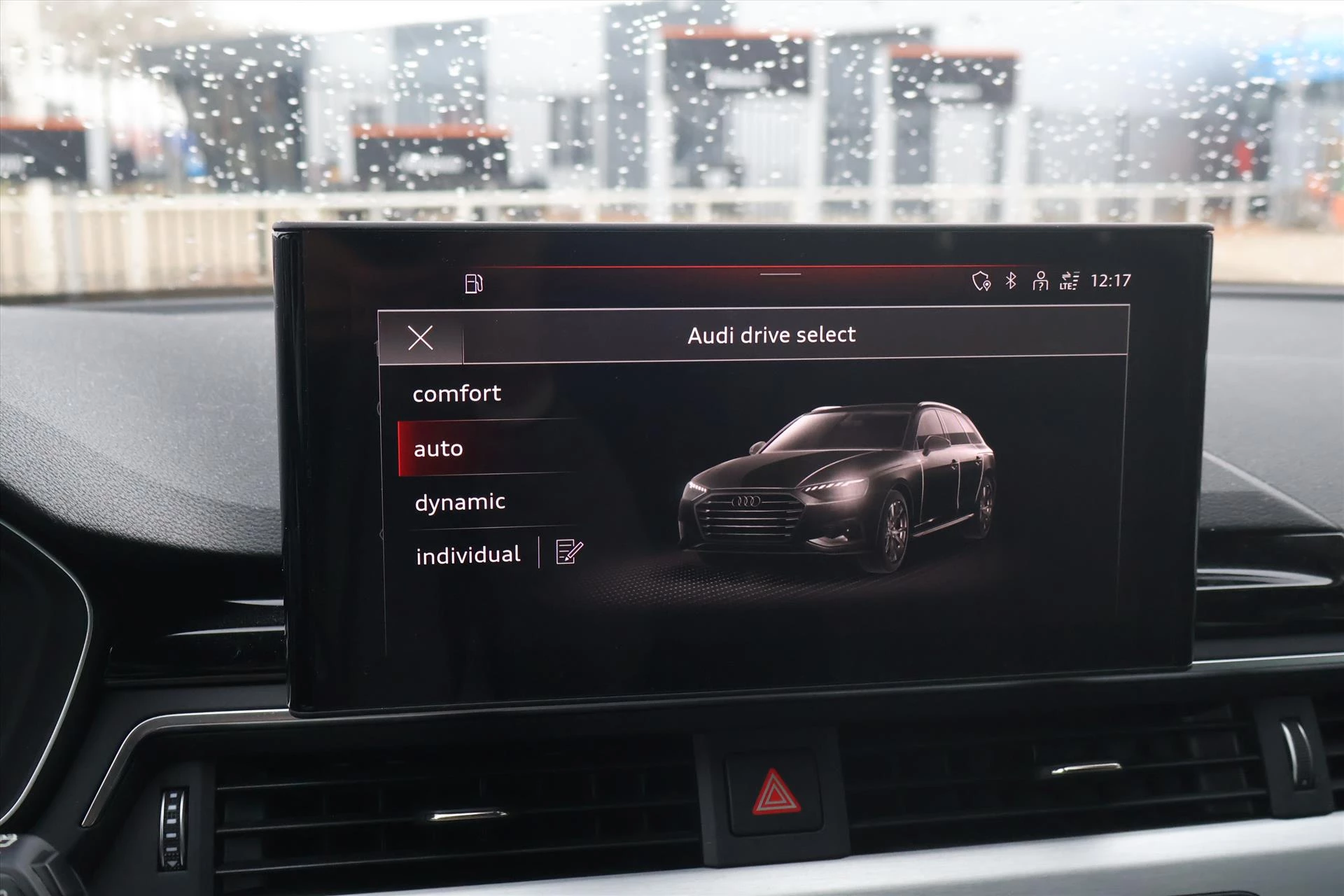Select the individual drive mode

click(x=468, y=553)
